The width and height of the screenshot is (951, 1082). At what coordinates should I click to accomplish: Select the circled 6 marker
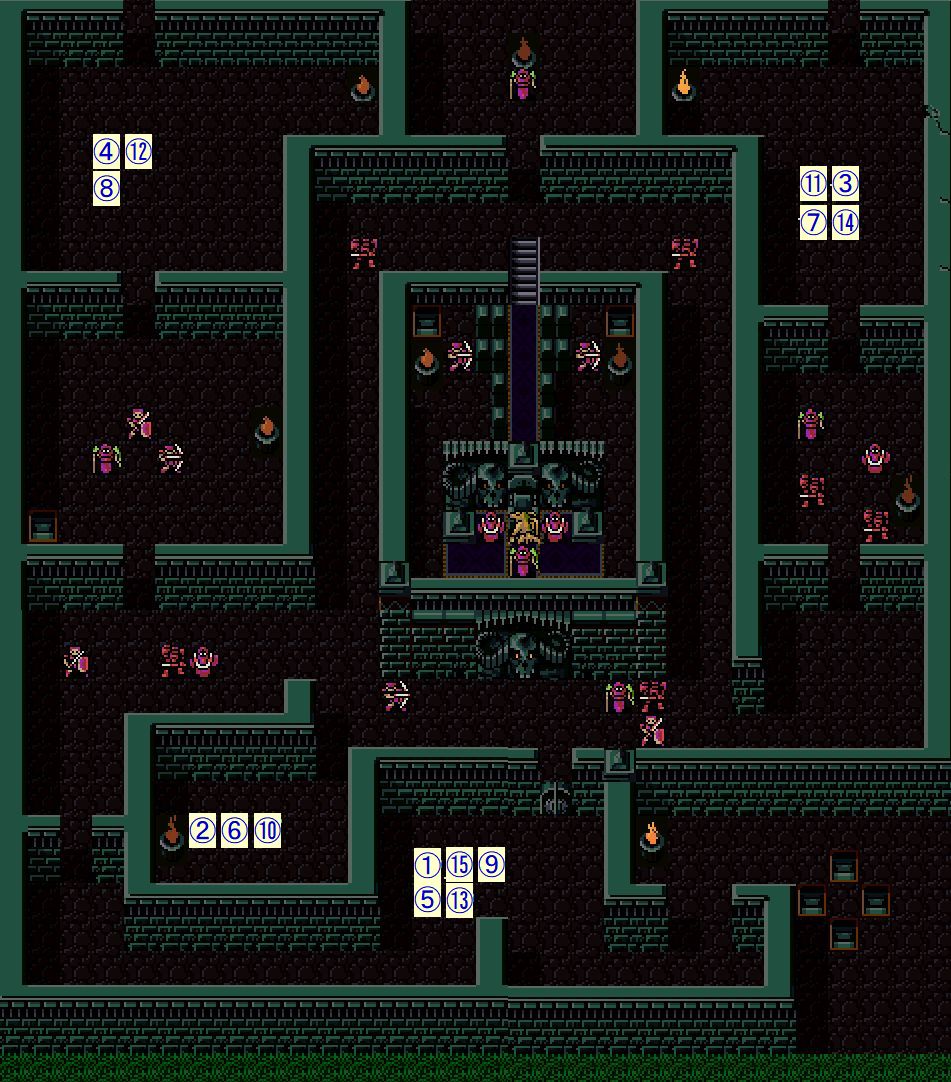(x=234, y=830)
